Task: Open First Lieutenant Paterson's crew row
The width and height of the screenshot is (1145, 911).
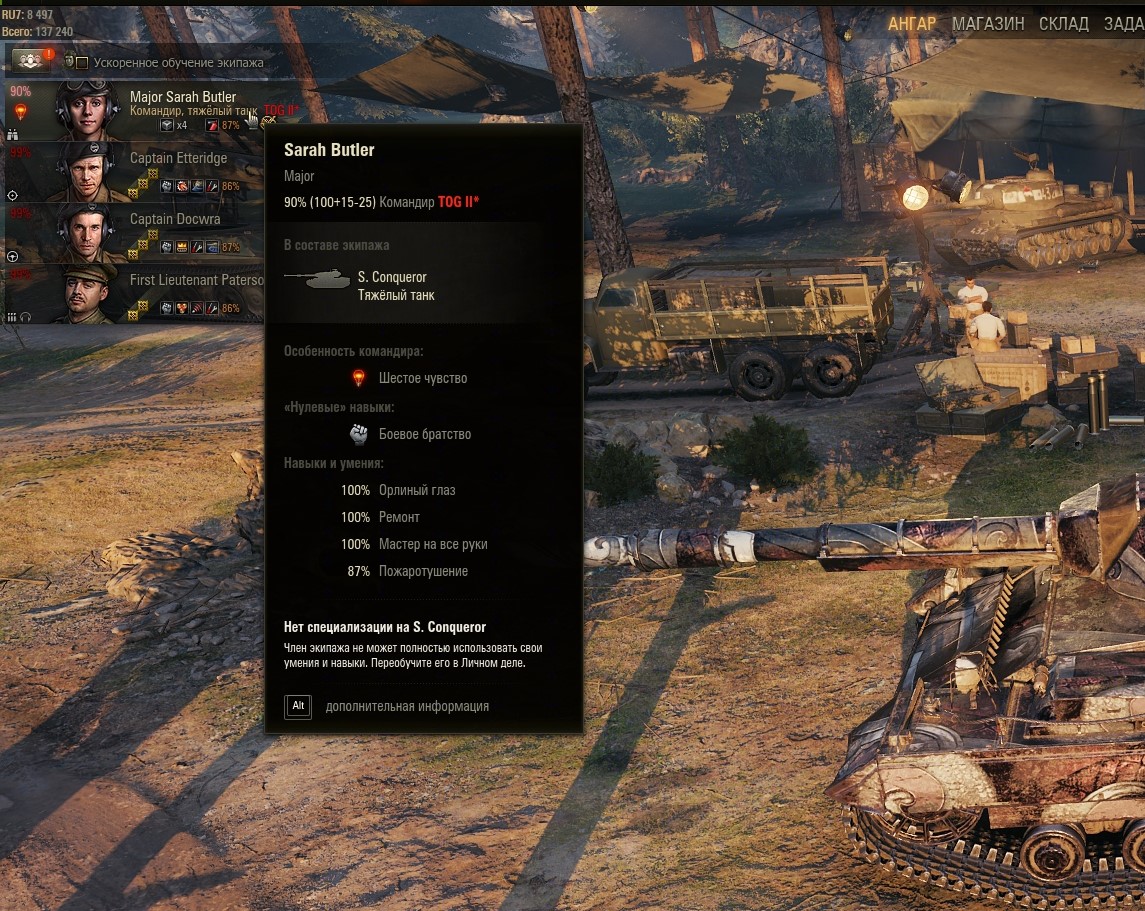Action: 196,280
